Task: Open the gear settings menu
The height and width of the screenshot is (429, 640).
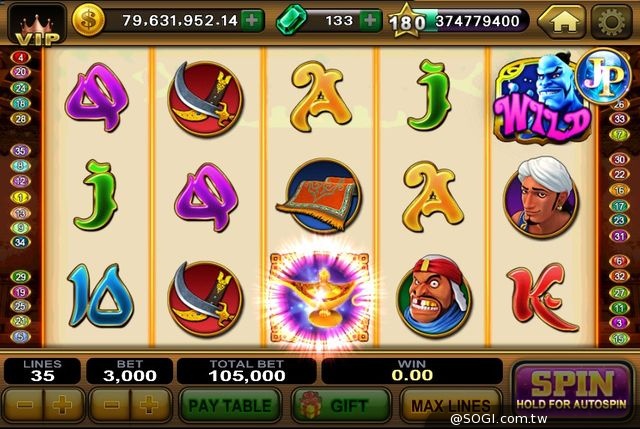Action: [x=611, y=20]
